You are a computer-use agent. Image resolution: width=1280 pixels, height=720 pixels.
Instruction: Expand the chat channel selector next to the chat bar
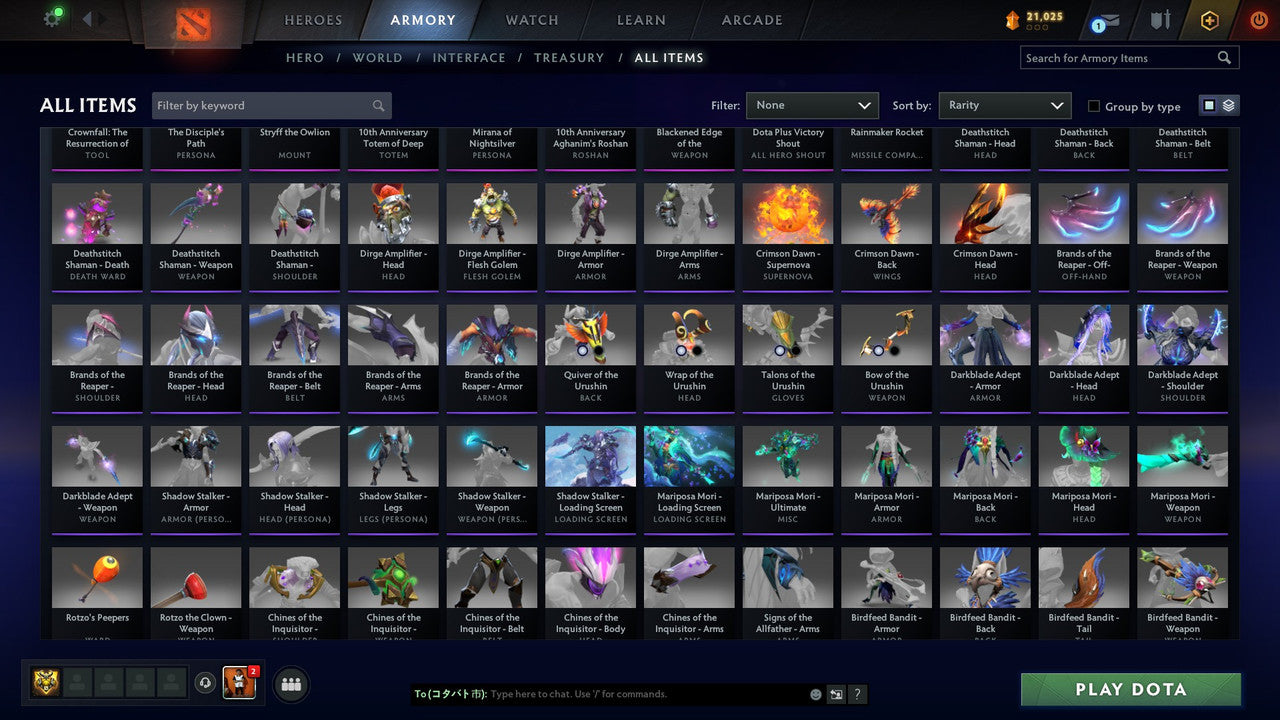pos(836,694)
